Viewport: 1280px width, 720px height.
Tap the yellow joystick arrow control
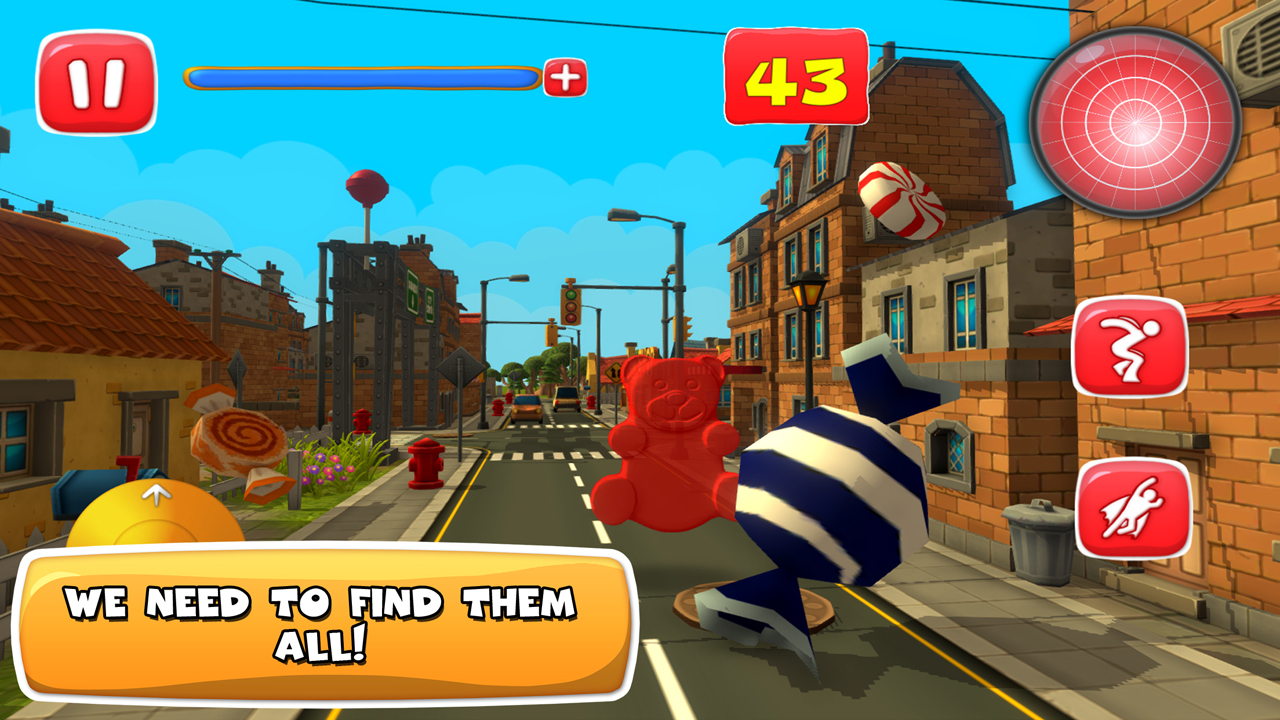(157, 498)
